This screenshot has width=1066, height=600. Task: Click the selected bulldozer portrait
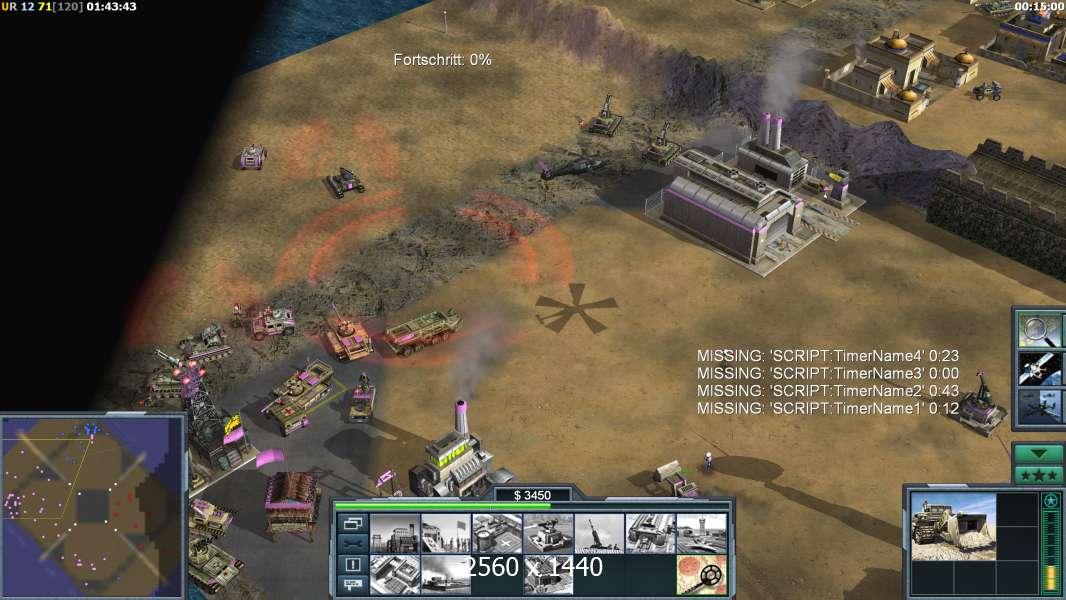(x=952, y=527)
